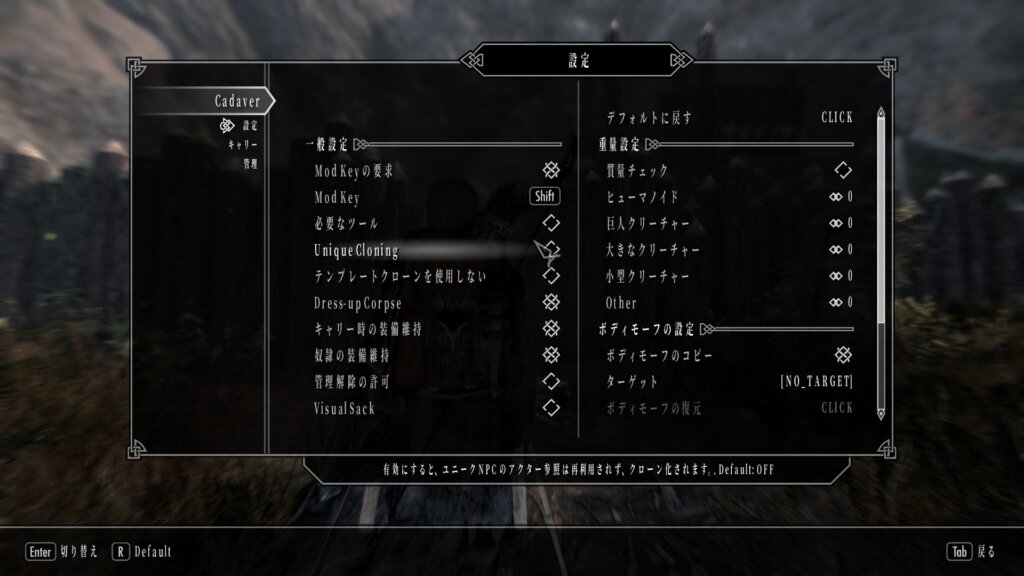Image resolution: width=1024 pixels, height=576 pixels.
Task: Toggle Visual Sack option
Action: pyautogui.click(x=550, y=407)
